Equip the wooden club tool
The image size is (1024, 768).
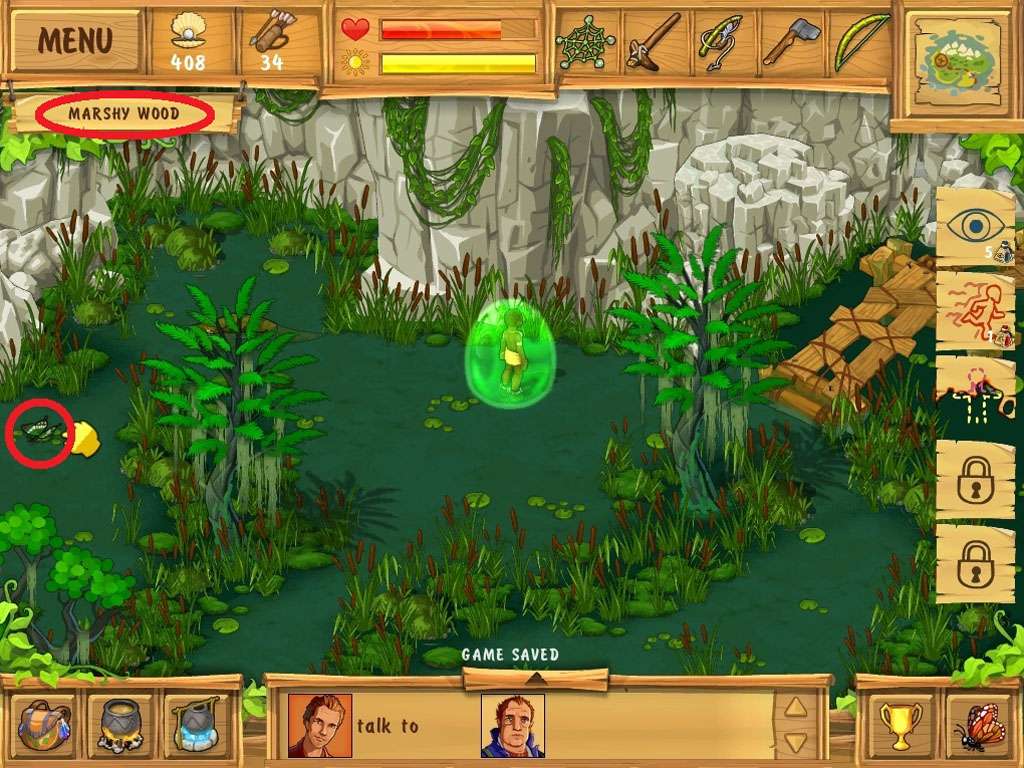point(653,42)
